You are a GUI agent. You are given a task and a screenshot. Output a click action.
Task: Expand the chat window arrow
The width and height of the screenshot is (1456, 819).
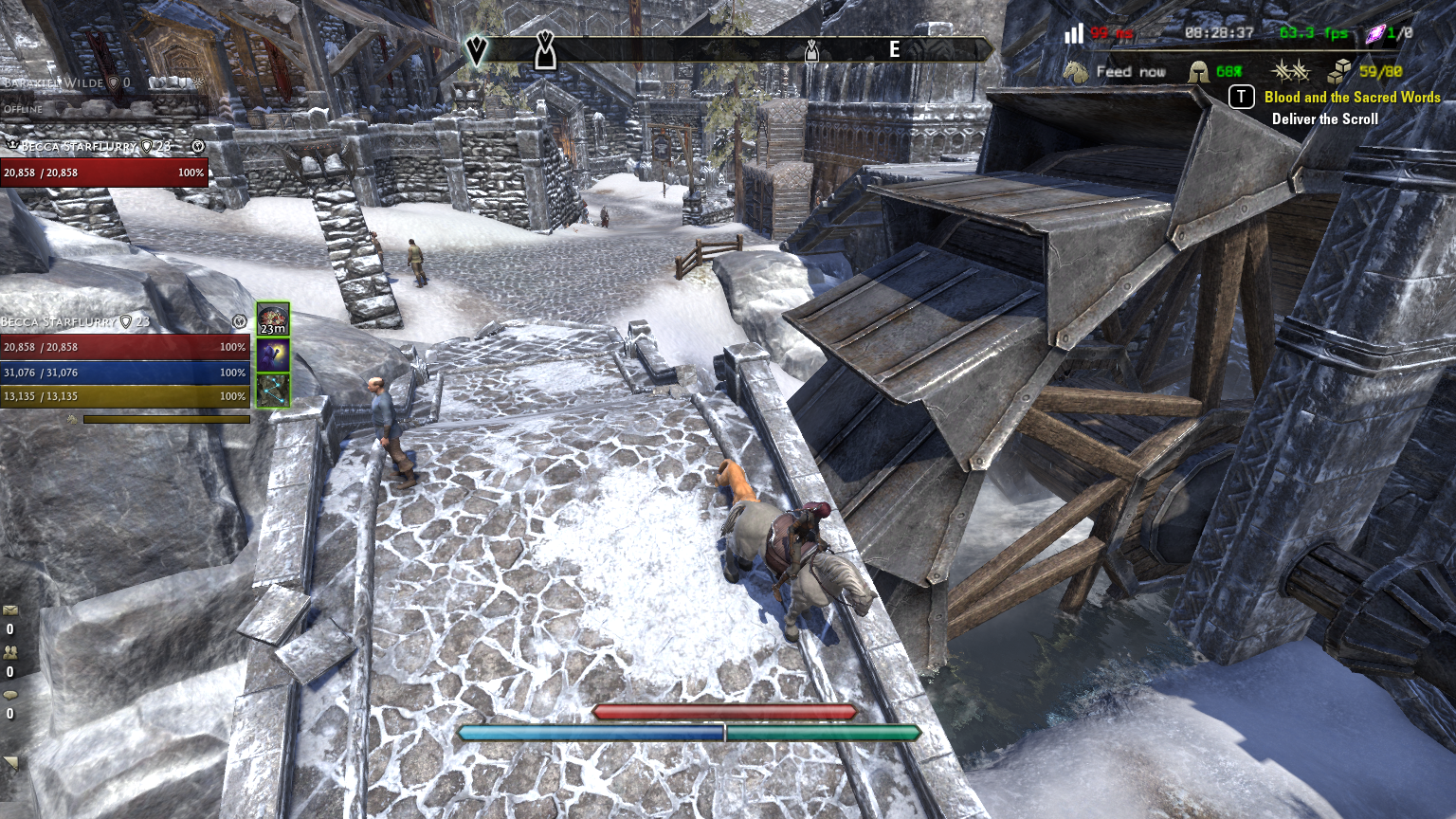tap(11, 762)
